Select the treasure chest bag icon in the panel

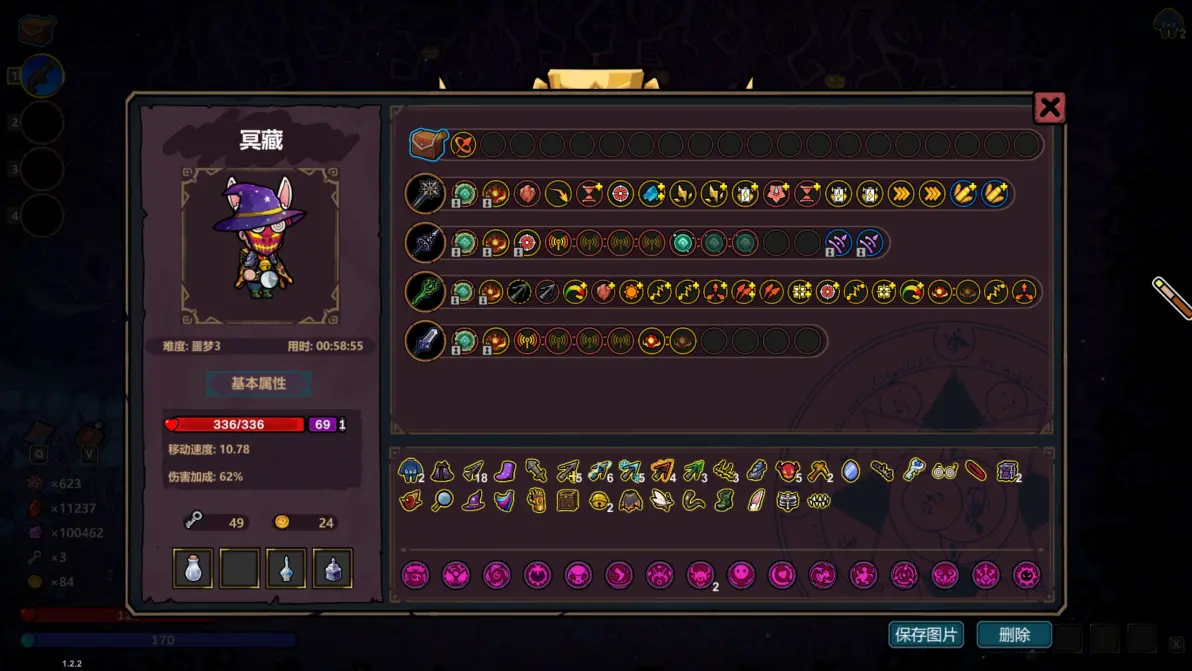pyautogui.click(x=427, y=145)
